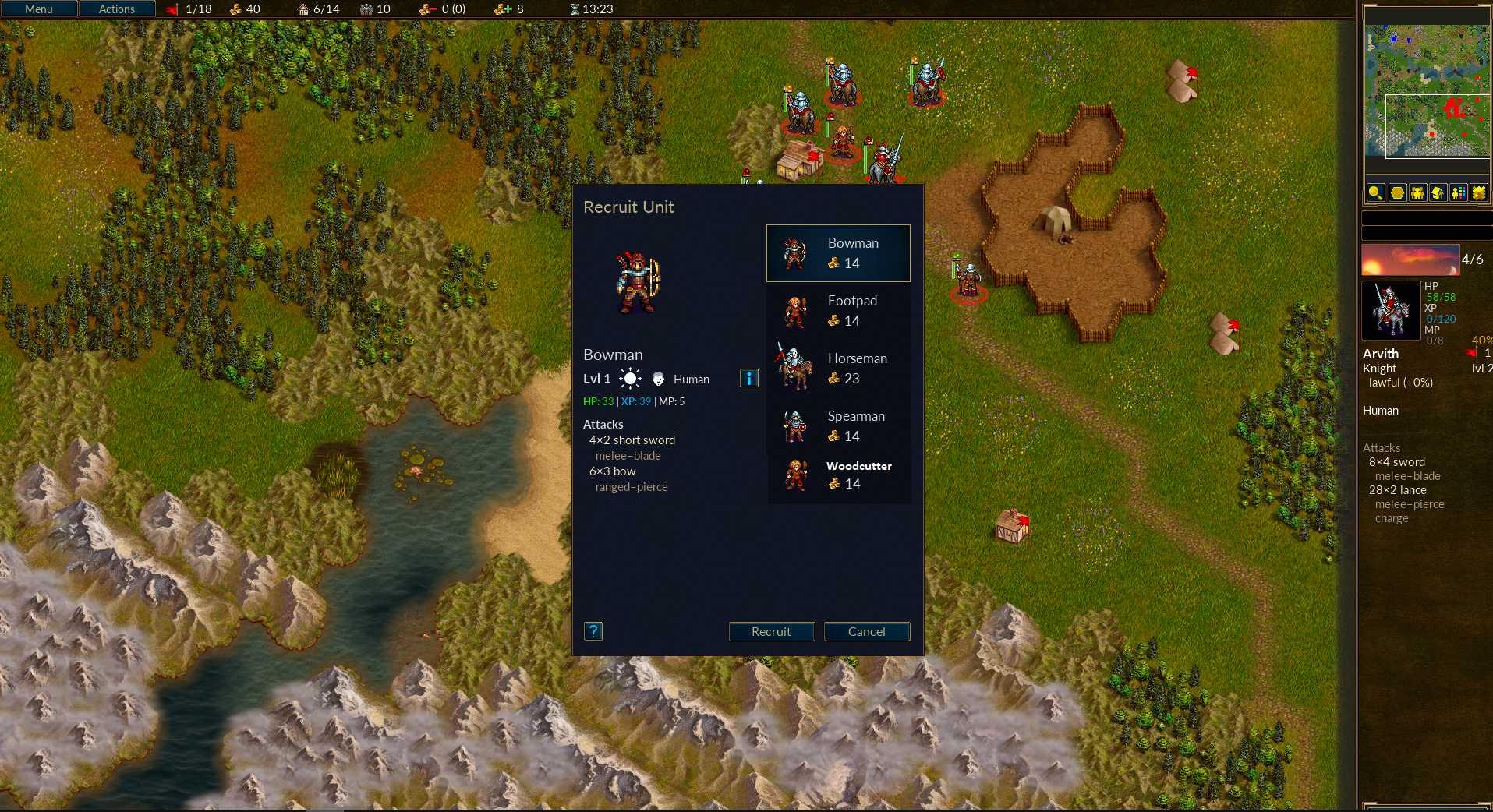Toggle minimap terrain color coding button
This screenshot has height=812, width=1493.
coord(1478,192)
